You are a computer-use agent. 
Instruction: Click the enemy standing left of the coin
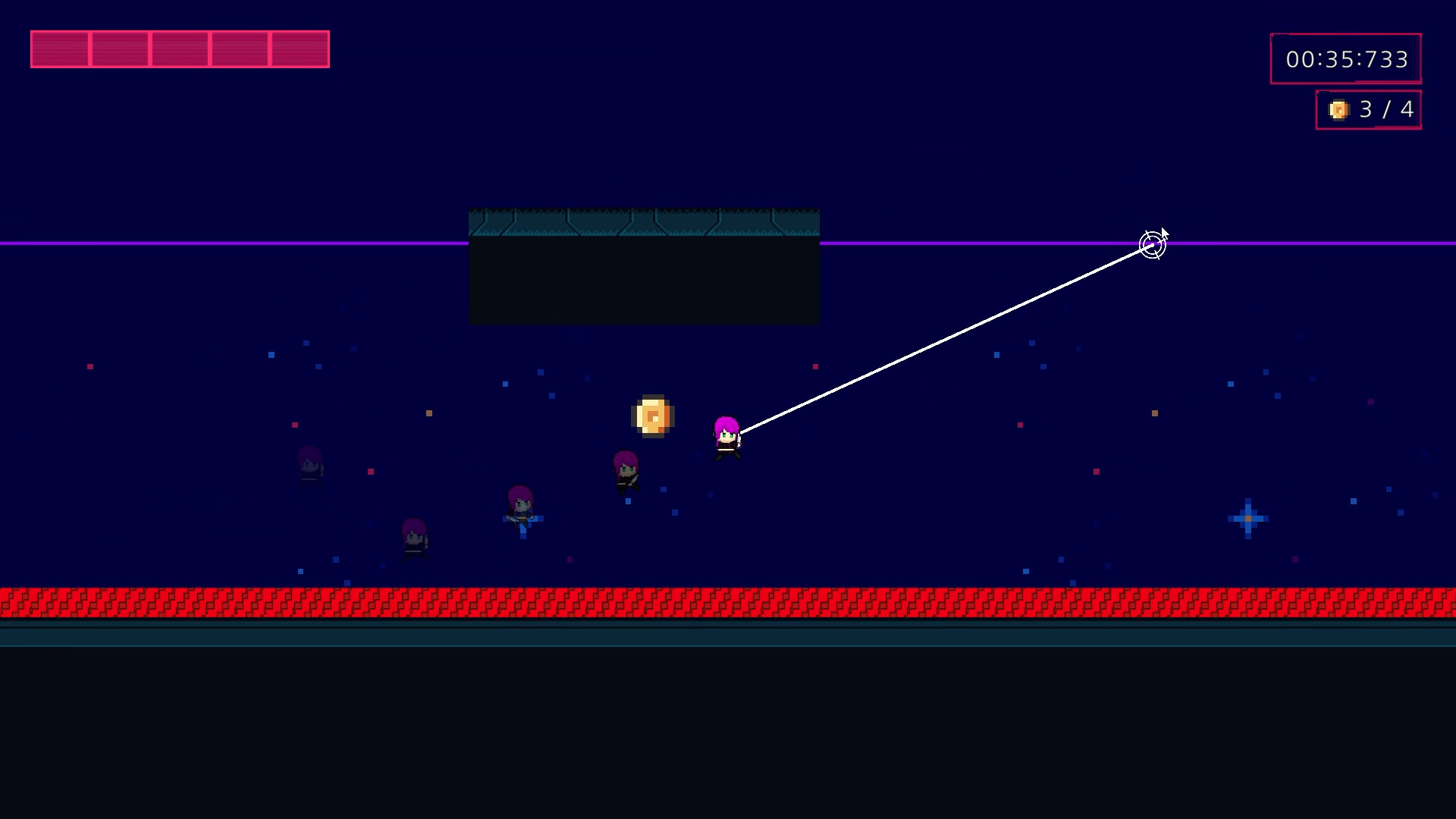(x=625, y=470)
